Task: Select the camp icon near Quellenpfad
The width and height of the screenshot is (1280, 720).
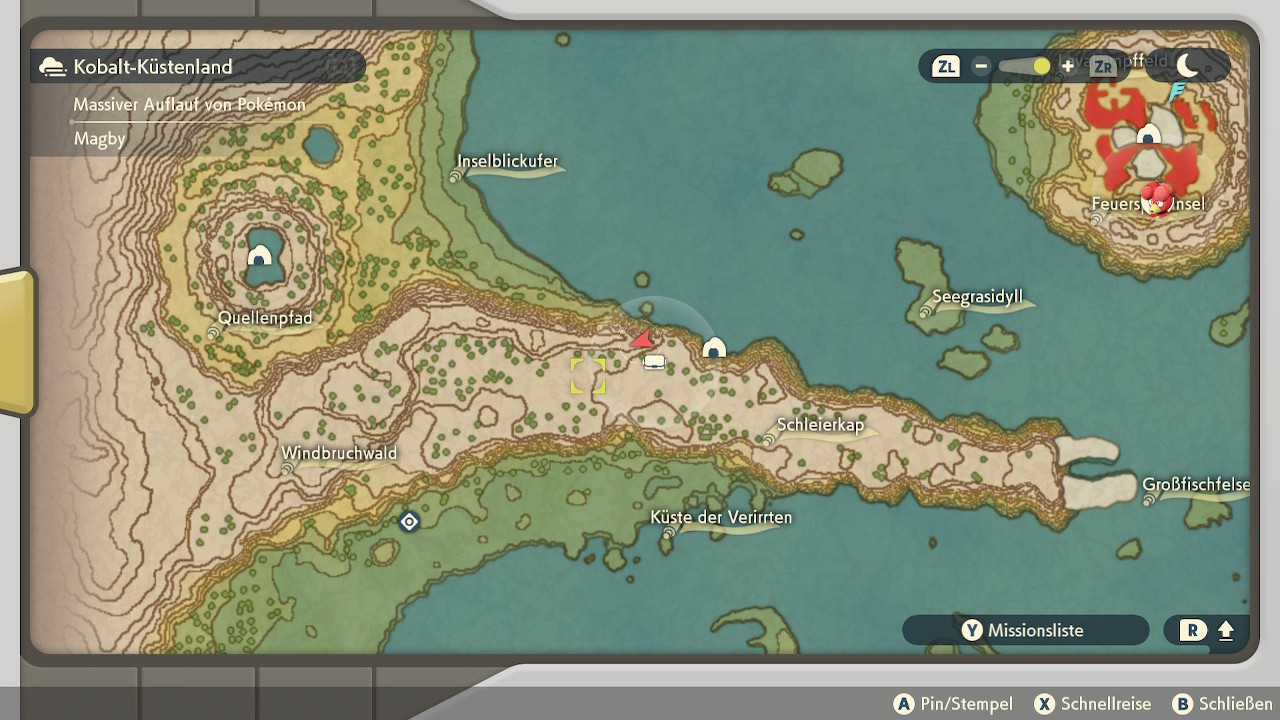Action: (x=260, y=256)
